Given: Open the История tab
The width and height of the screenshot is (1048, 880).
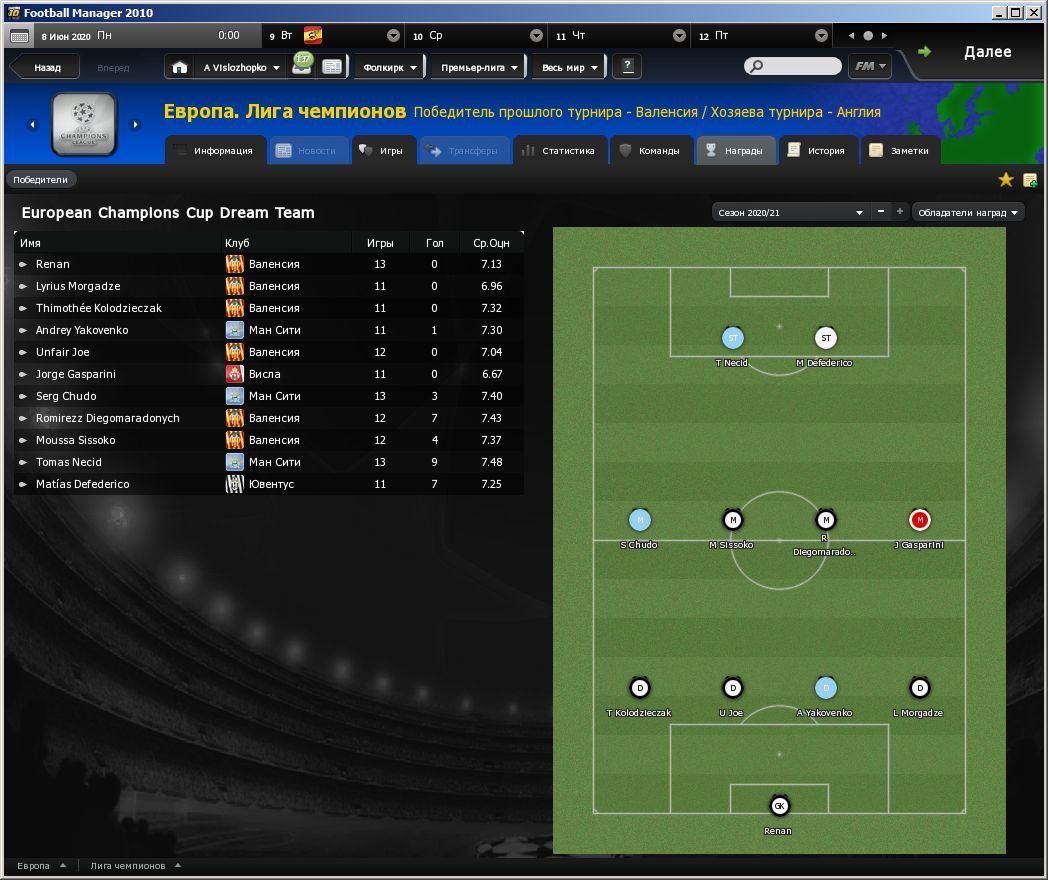Looking at the screenshot, I should pyautogui.click(x=816, y=151).
